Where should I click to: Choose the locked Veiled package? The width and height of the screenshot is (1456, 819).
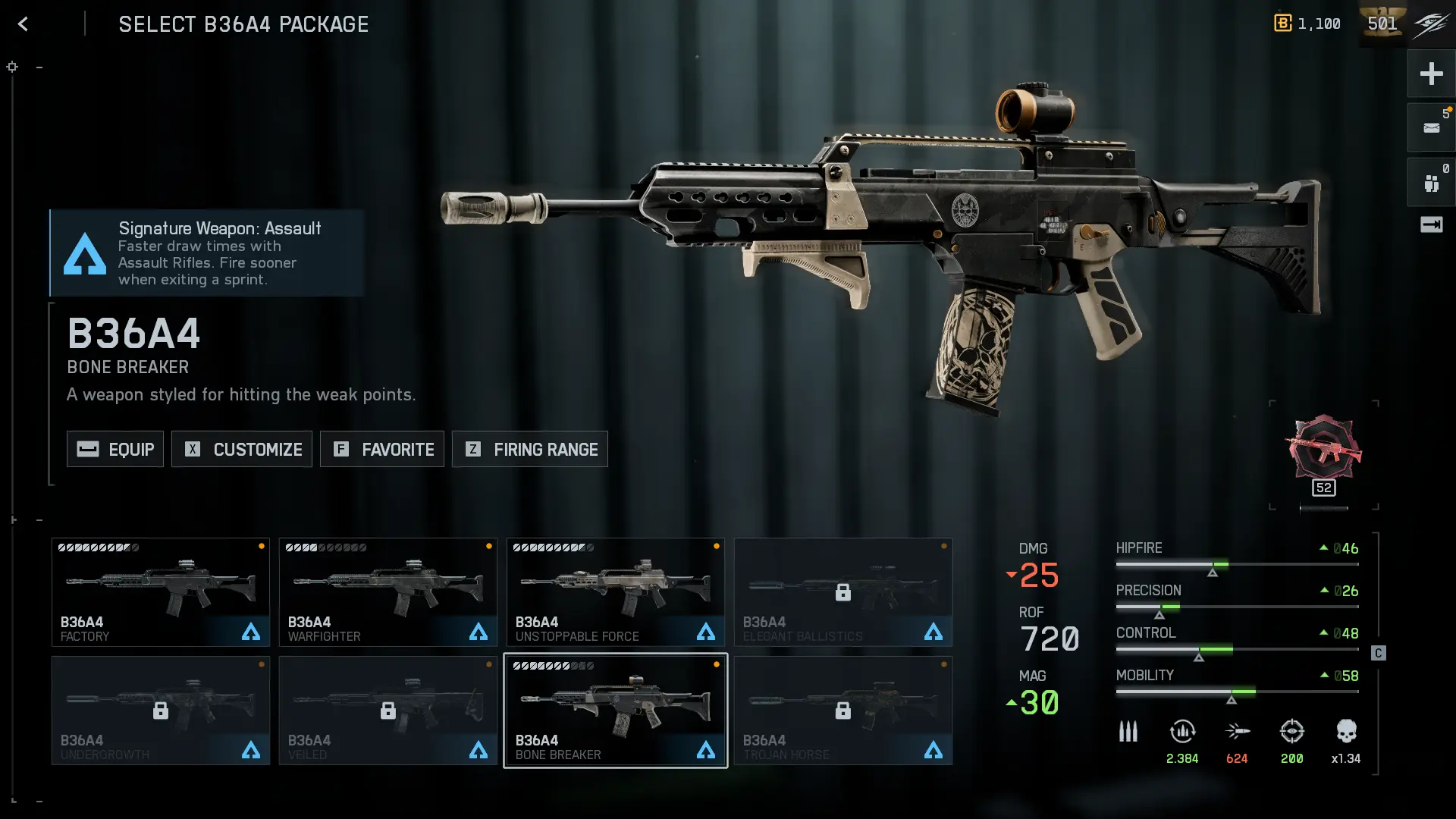pos(388,711)
